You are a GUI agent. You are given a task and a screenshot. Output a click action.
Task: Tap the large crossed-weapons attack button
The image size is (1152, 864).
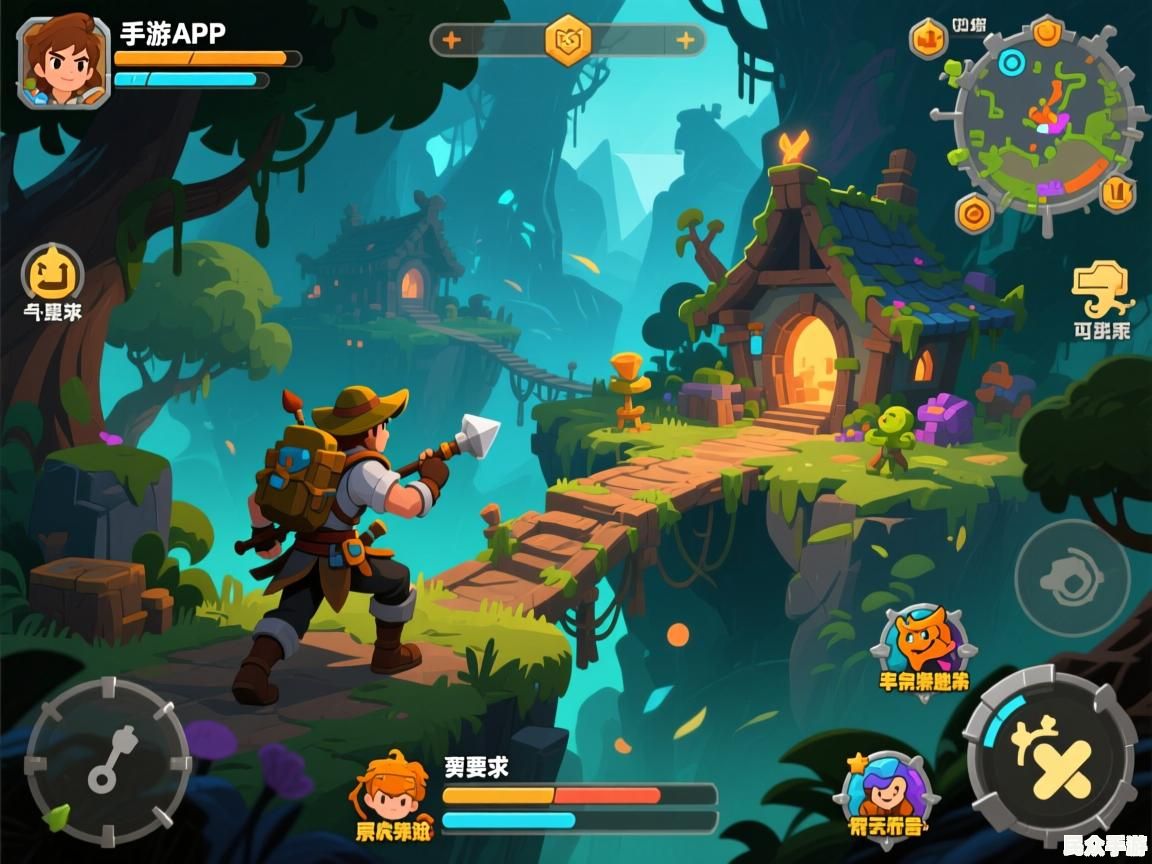[x=1048, y=759]
